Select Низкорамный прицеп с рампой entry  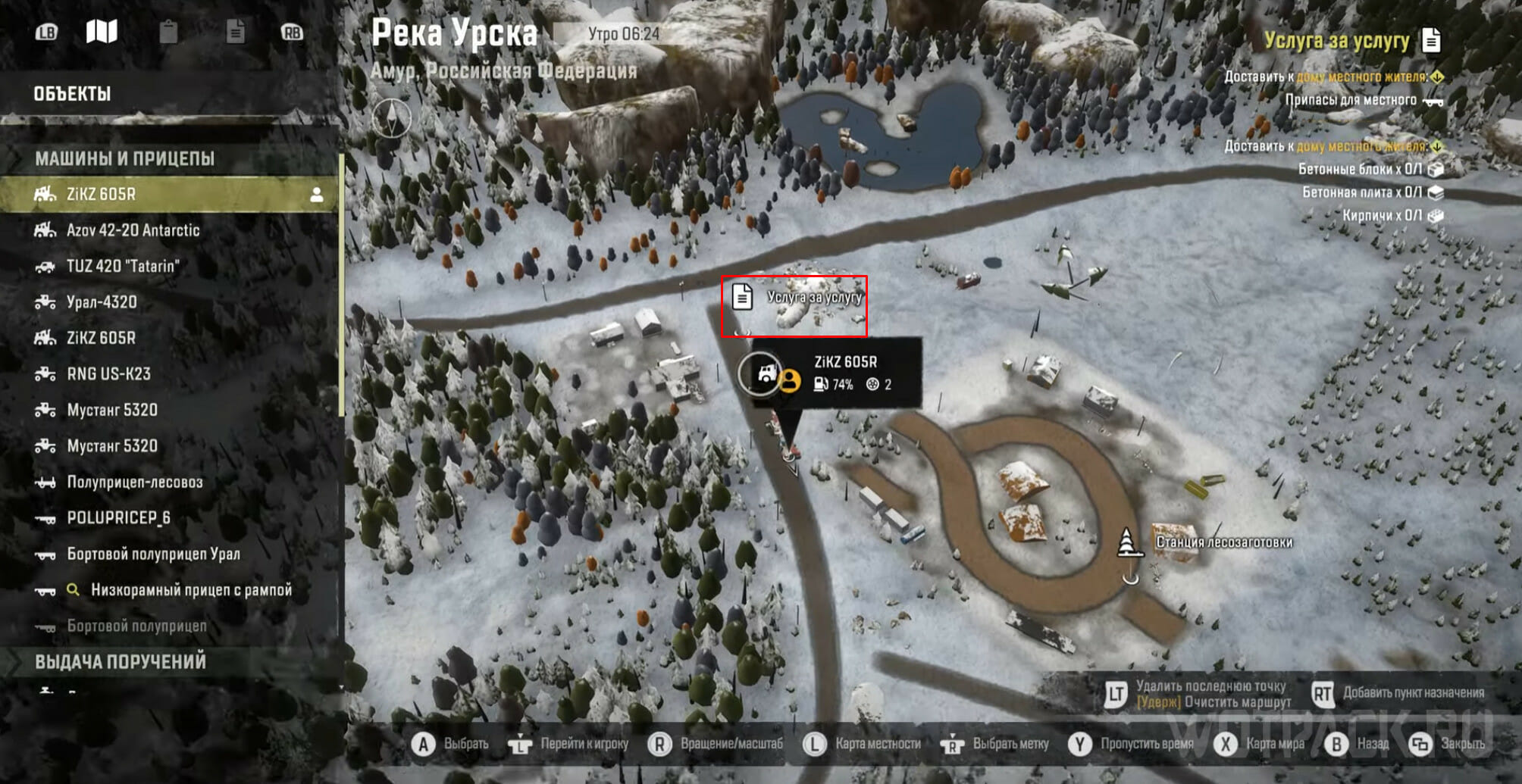tap(190, 590)
